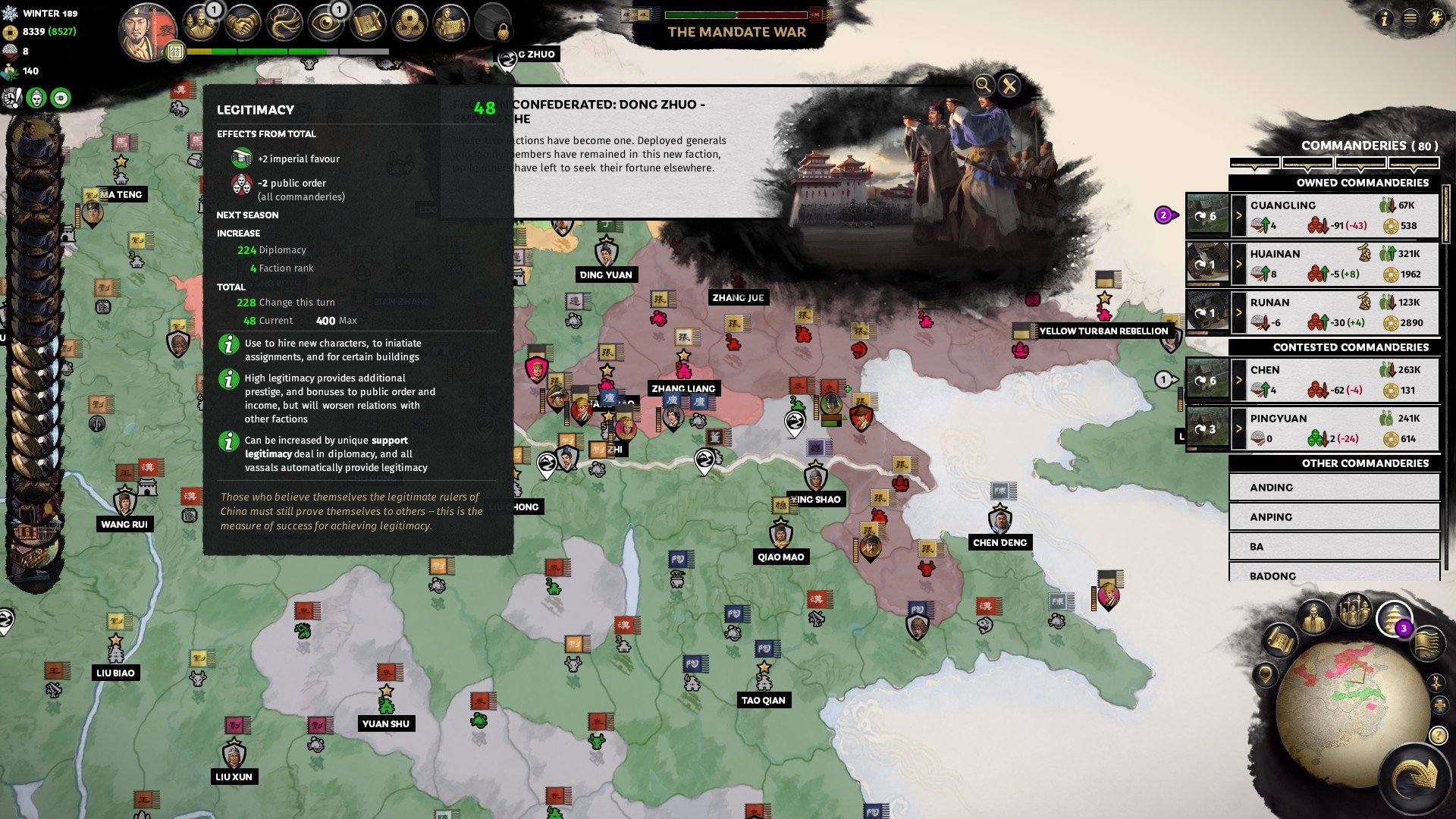Select Anding under Other Commanderies

[1333, 487]
